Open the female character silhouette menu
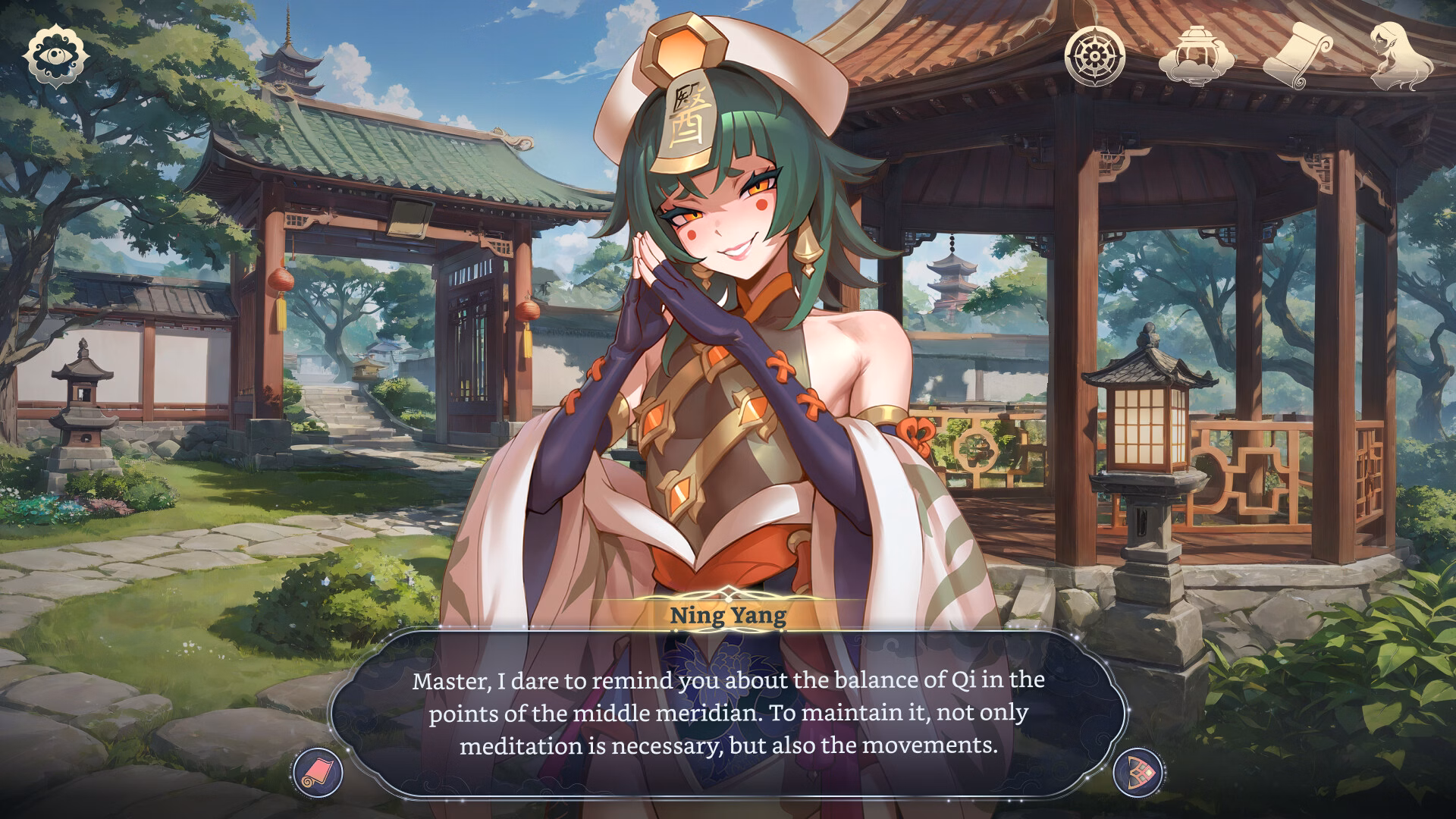1456x819 pixels. pyautogui.click(x=1401, y=55)
